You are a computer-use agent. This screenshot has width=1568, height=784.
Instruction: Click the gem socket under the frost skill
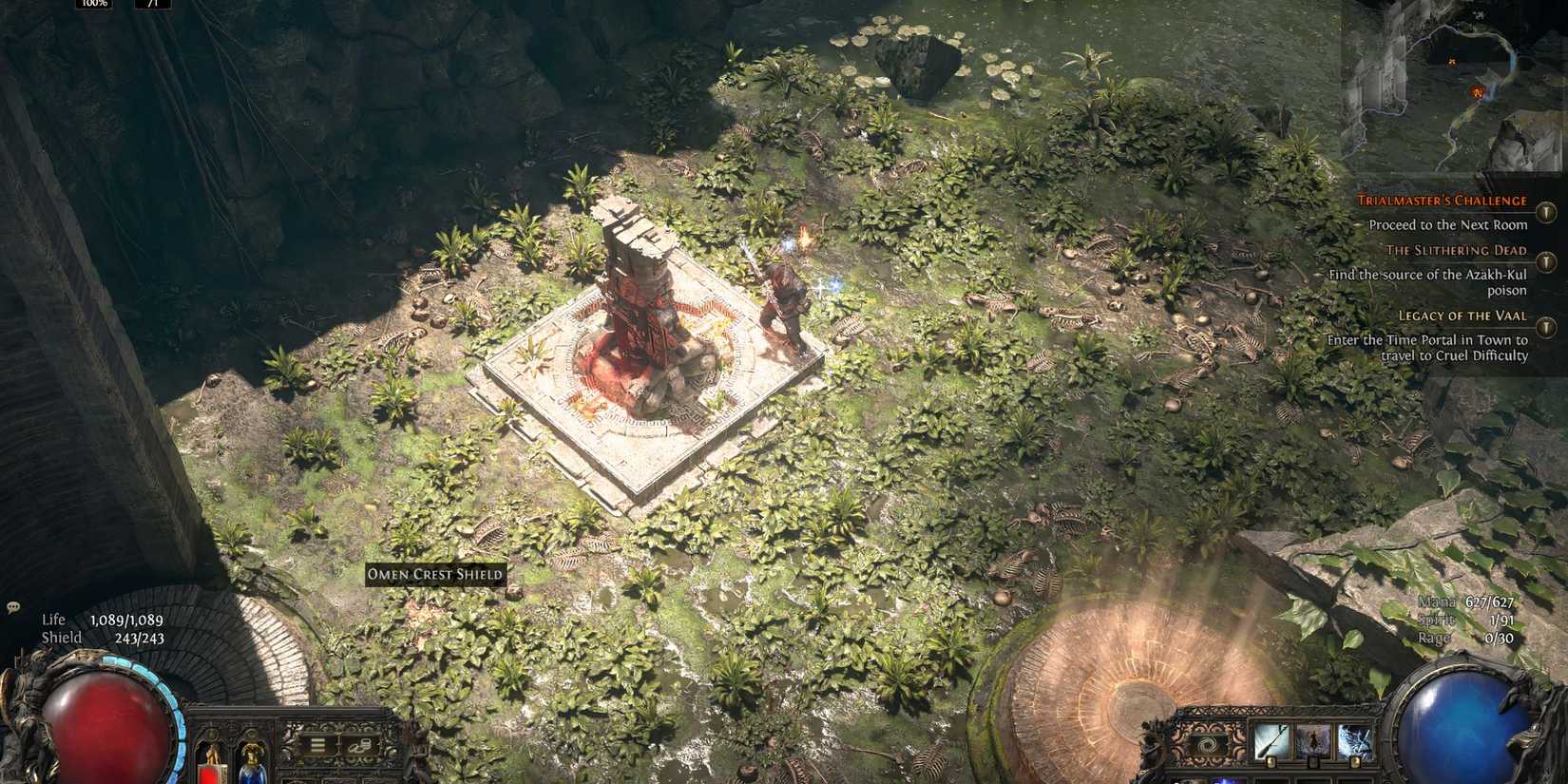1355,761
